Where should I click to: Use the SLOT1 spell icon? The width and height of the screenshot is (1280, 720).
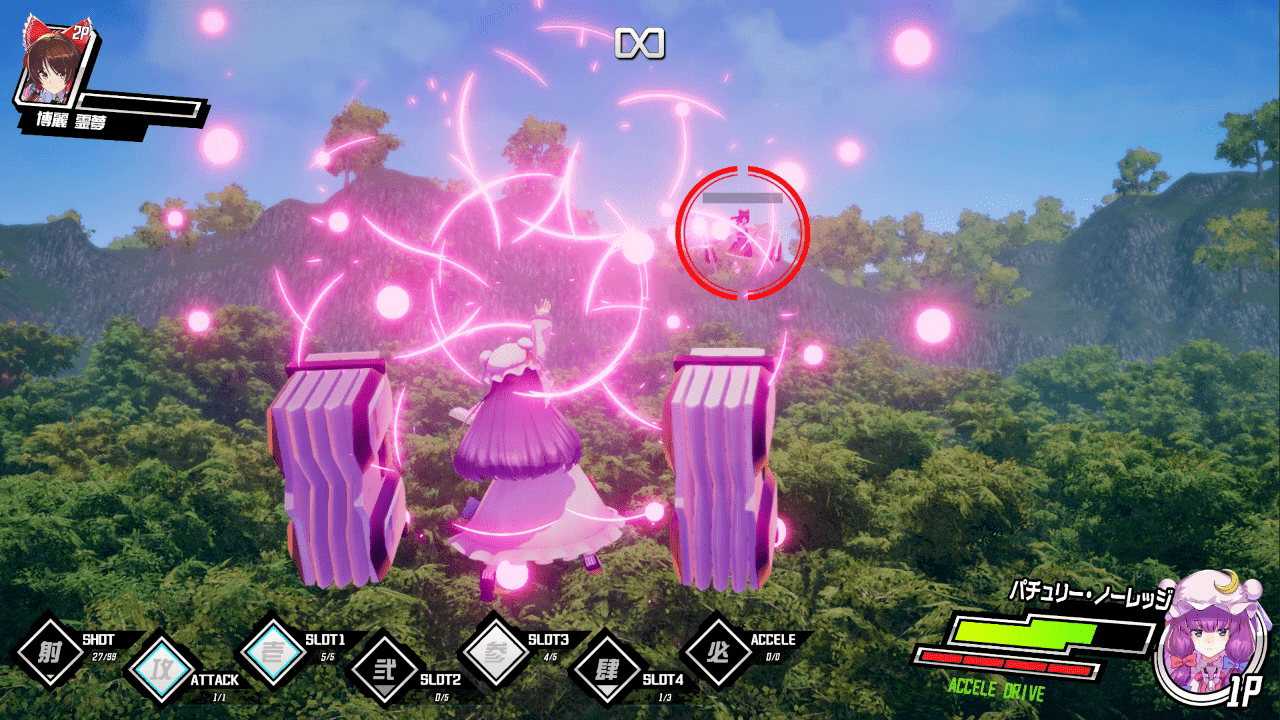[274, 652]
